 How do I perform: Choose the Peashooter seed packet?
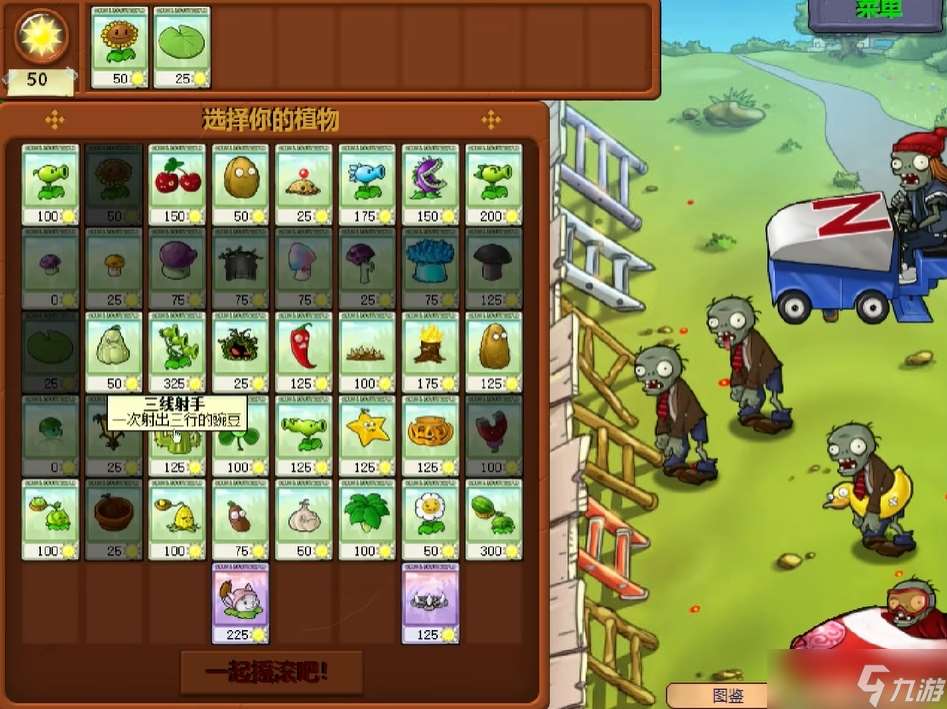click(x=50, y=183)
